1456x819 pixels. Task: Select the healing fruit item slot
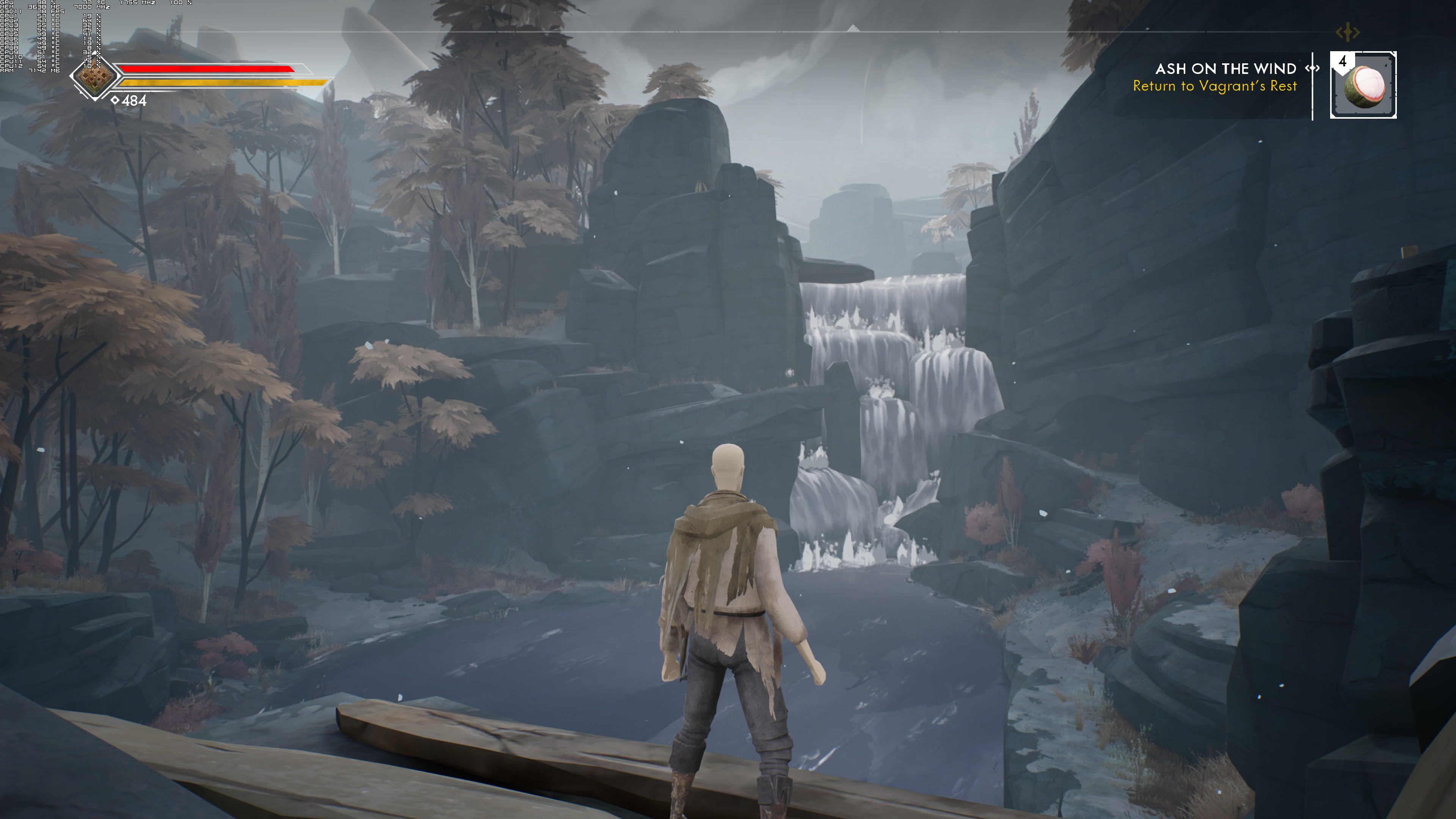point(1363,85)
